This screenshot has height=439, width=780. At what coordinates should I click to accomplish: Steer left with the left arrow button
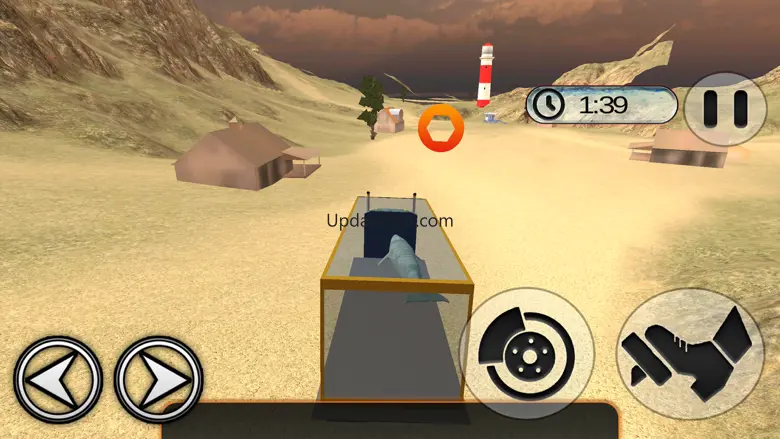point(58,379)
